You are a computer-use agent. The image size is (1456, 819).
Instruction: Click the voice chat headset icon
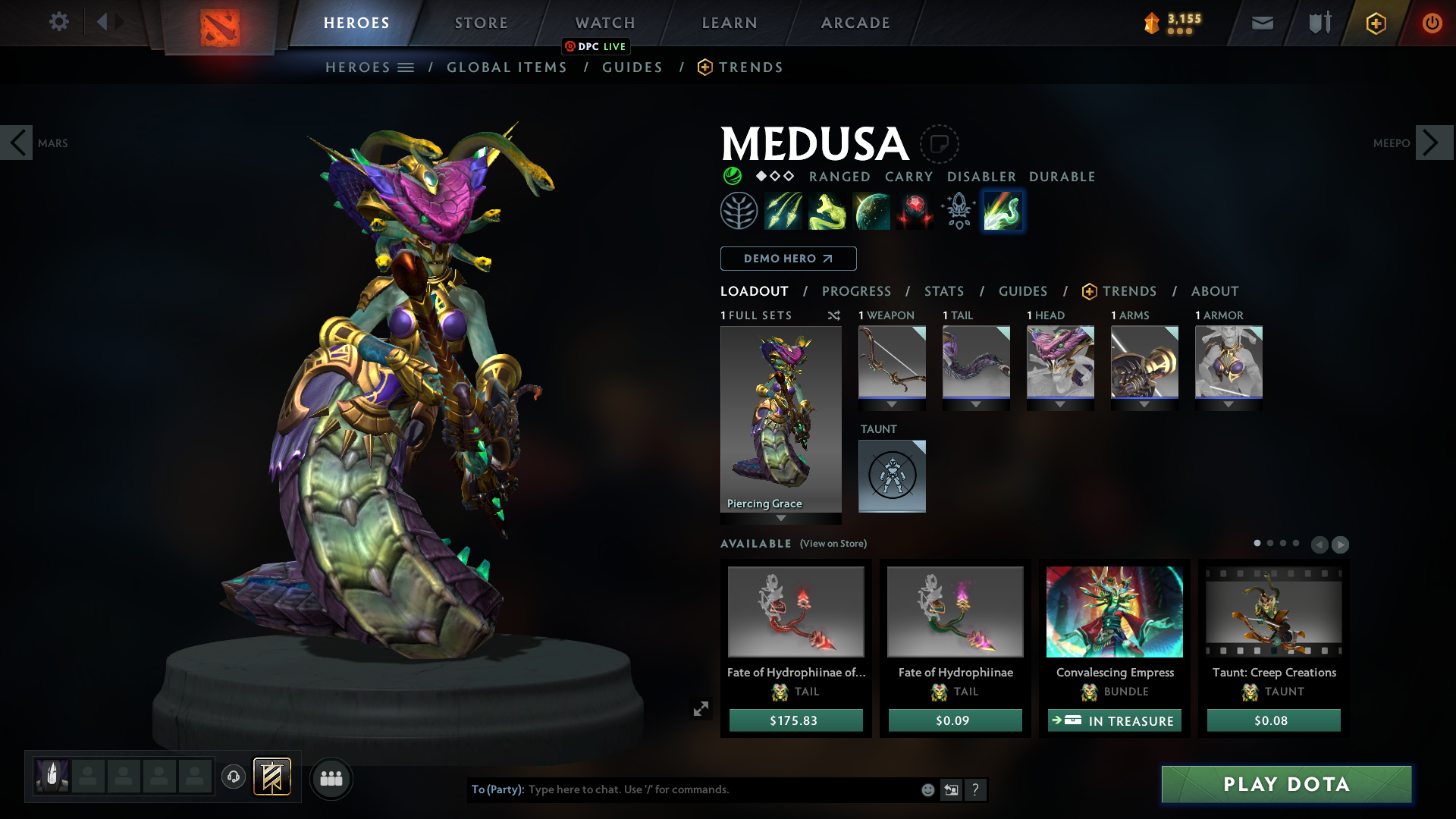[234, 778]
